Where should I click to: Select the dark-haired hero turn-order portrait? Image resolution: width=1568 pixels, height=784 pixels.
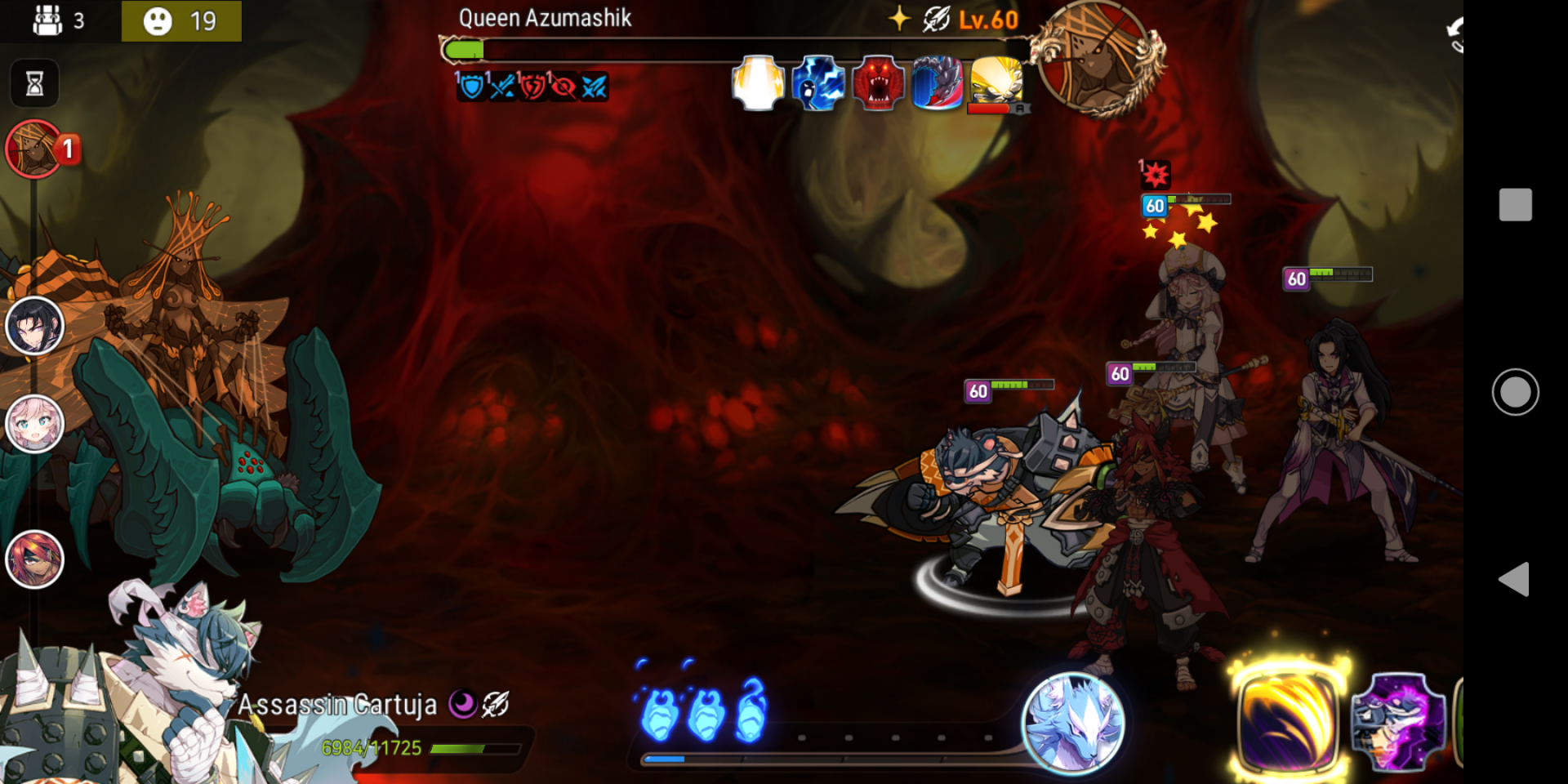pyautogui.click(x=34, y=326)
